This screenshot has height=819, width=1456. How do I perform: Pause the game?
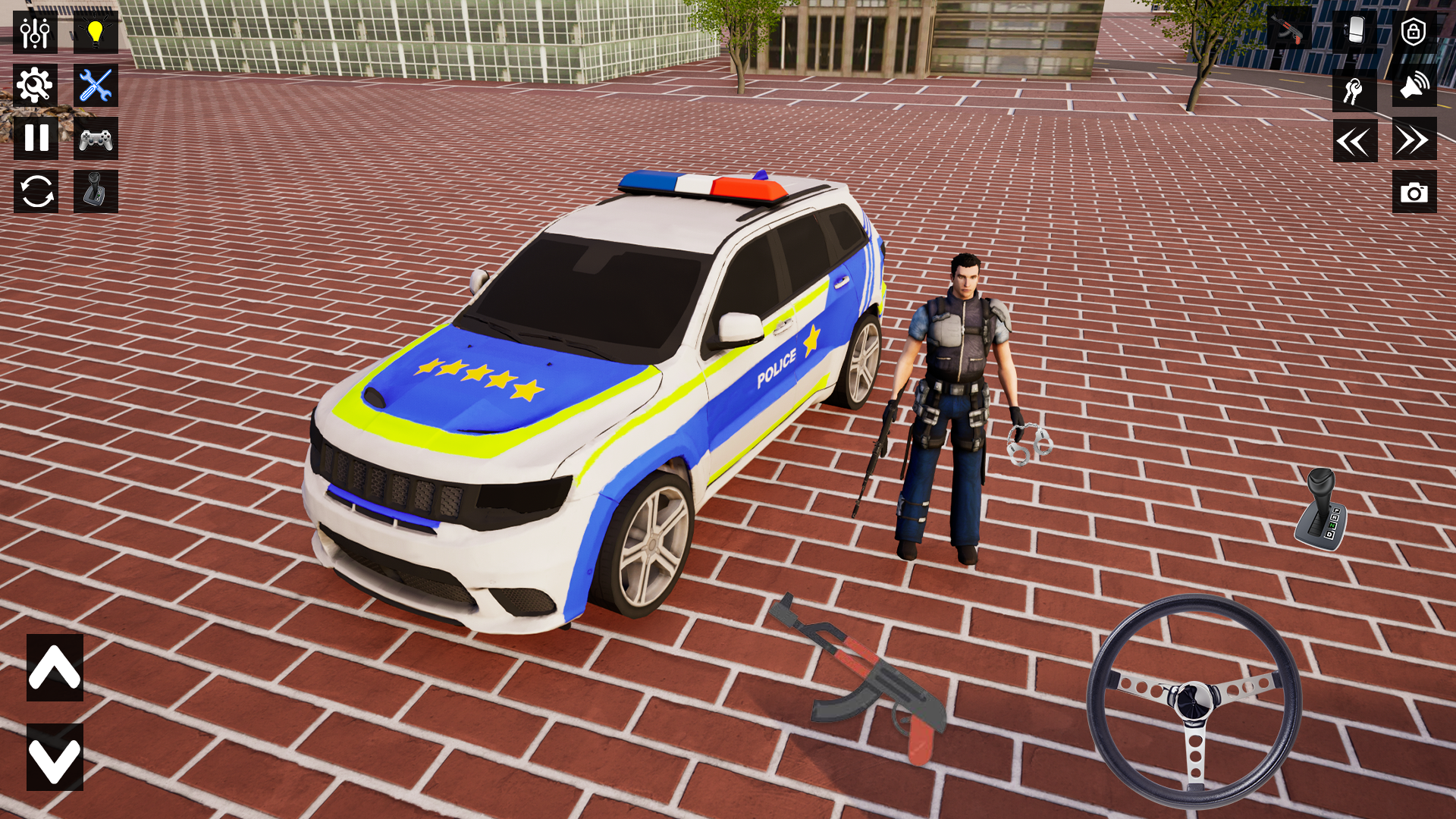[35, 139]
